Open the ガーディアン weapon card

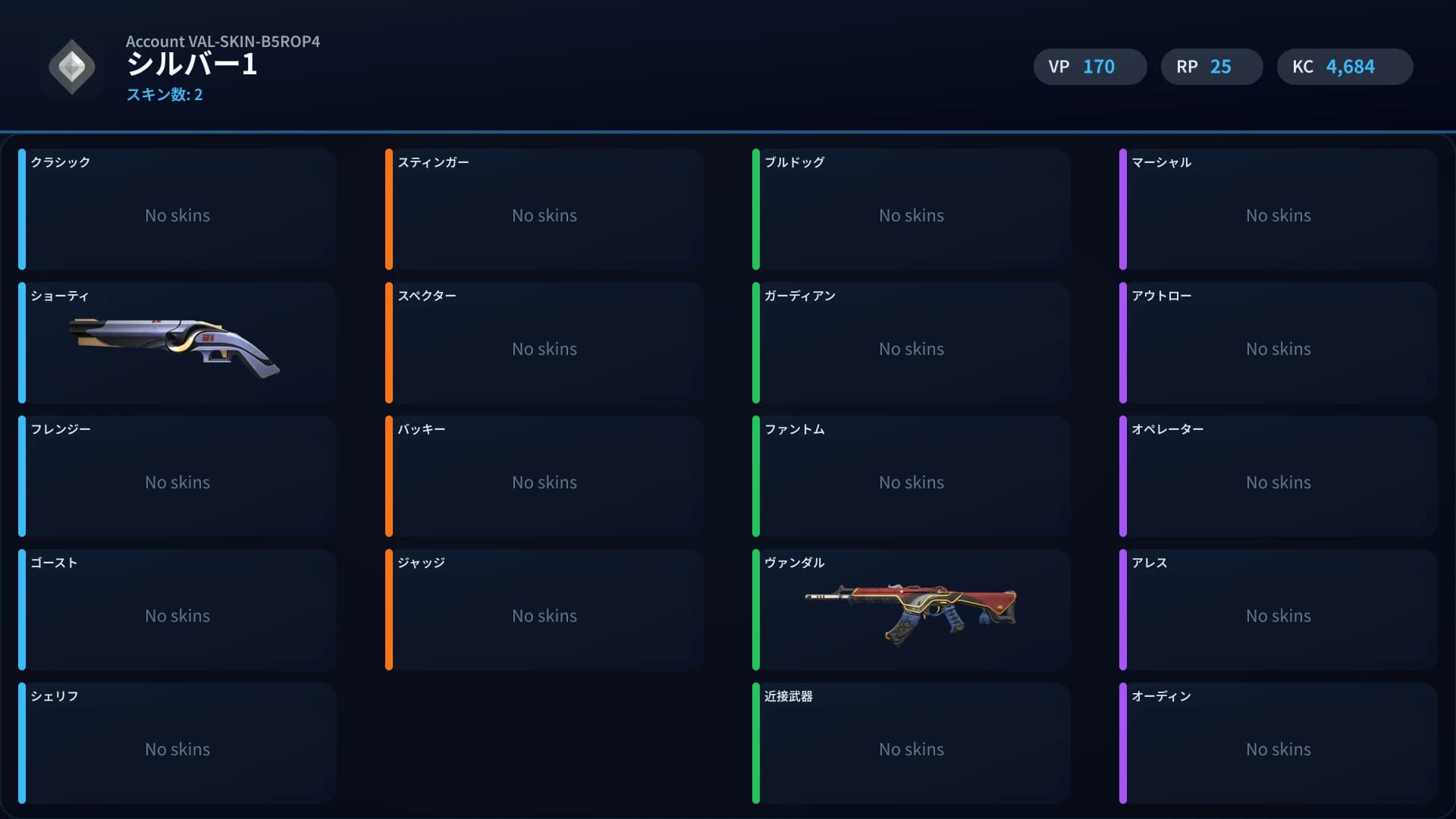tap(912, 343)
